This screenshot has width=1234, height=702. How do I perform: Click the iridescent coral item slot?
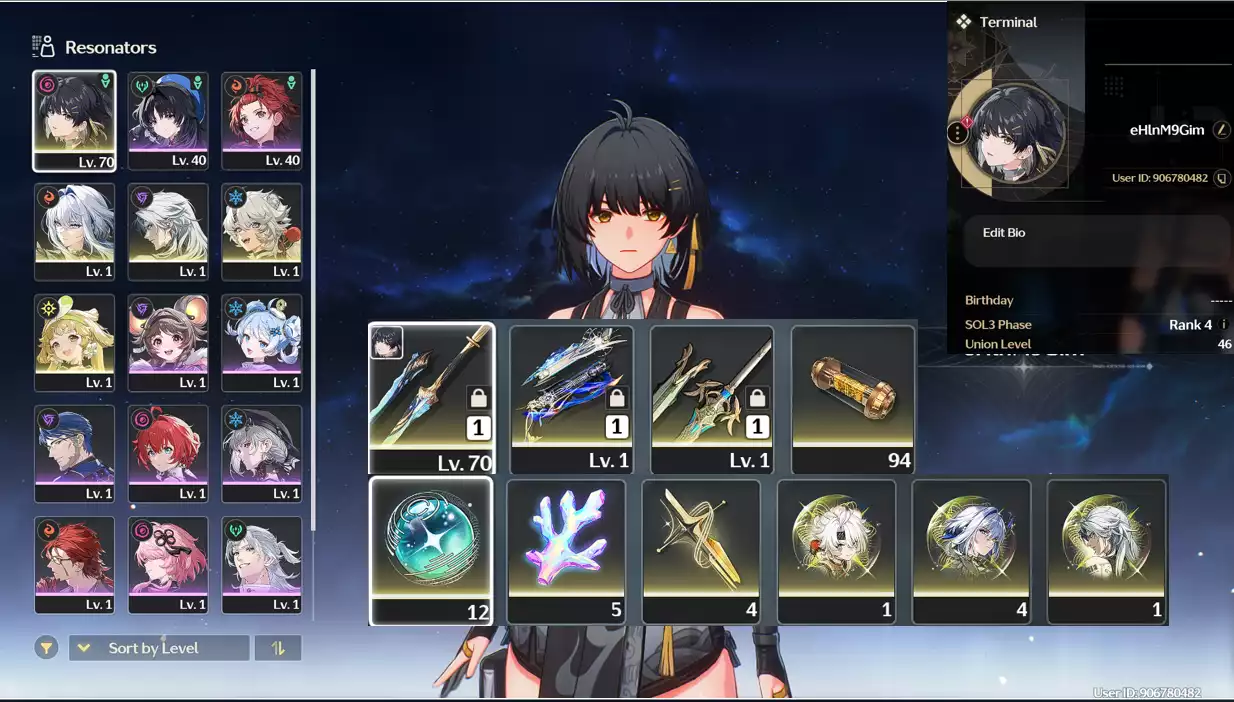(566, 551)
